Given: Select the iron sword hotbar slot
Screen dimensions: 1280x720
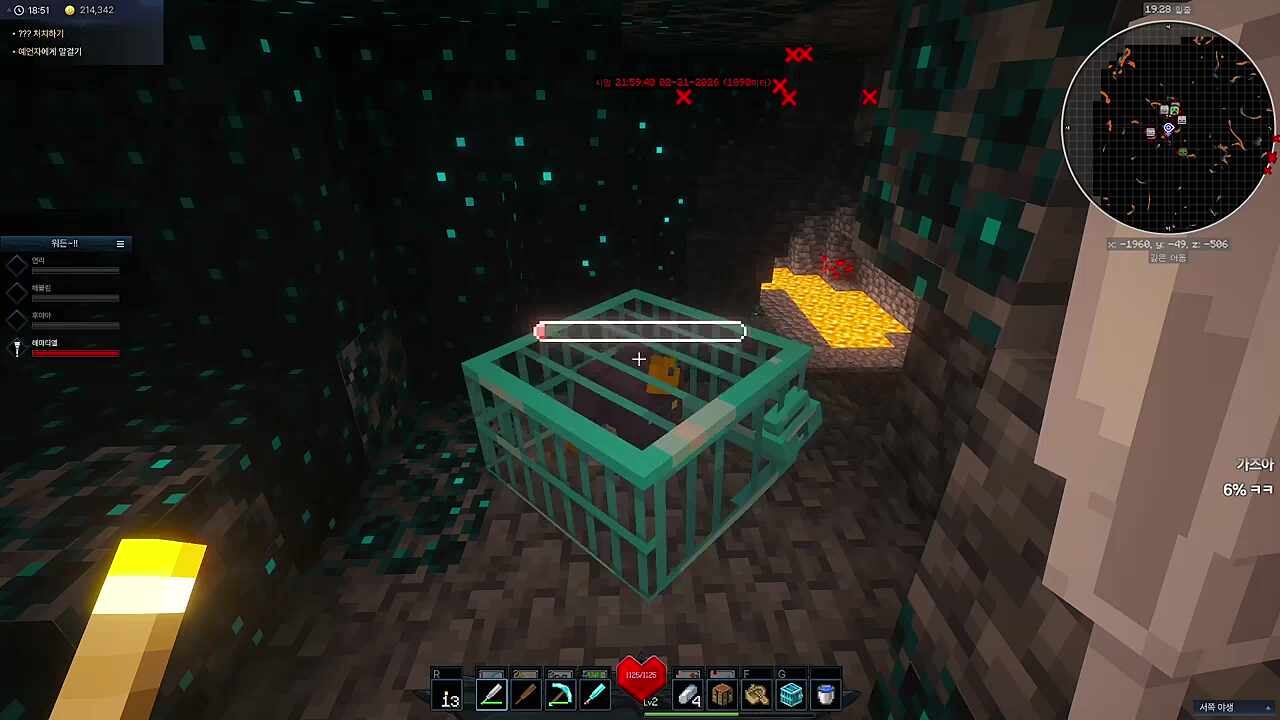Looking at the screenshot, I should tap(491, 694).
